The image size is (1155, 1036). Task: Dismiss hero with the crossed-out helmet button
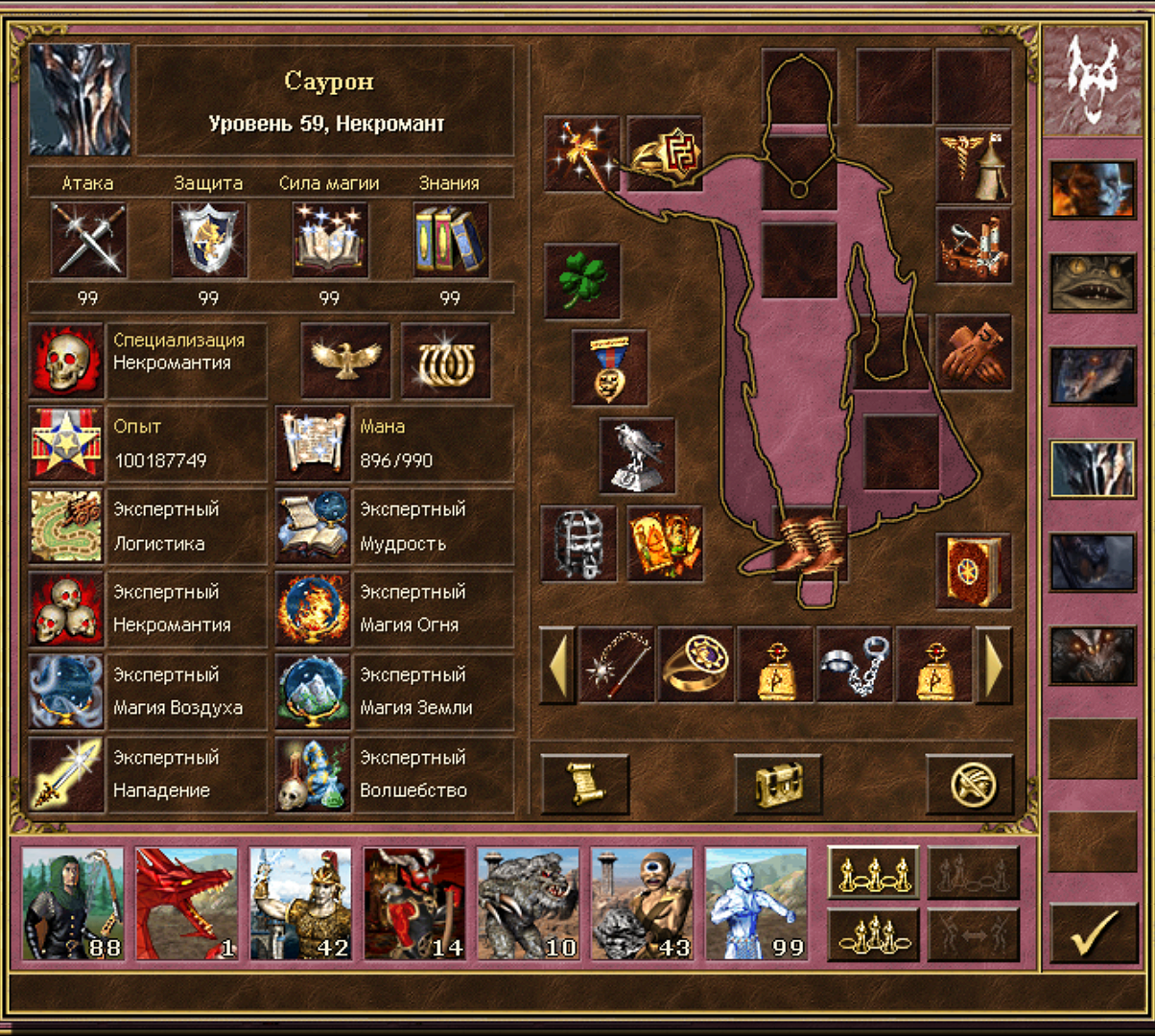pos(969,784)
